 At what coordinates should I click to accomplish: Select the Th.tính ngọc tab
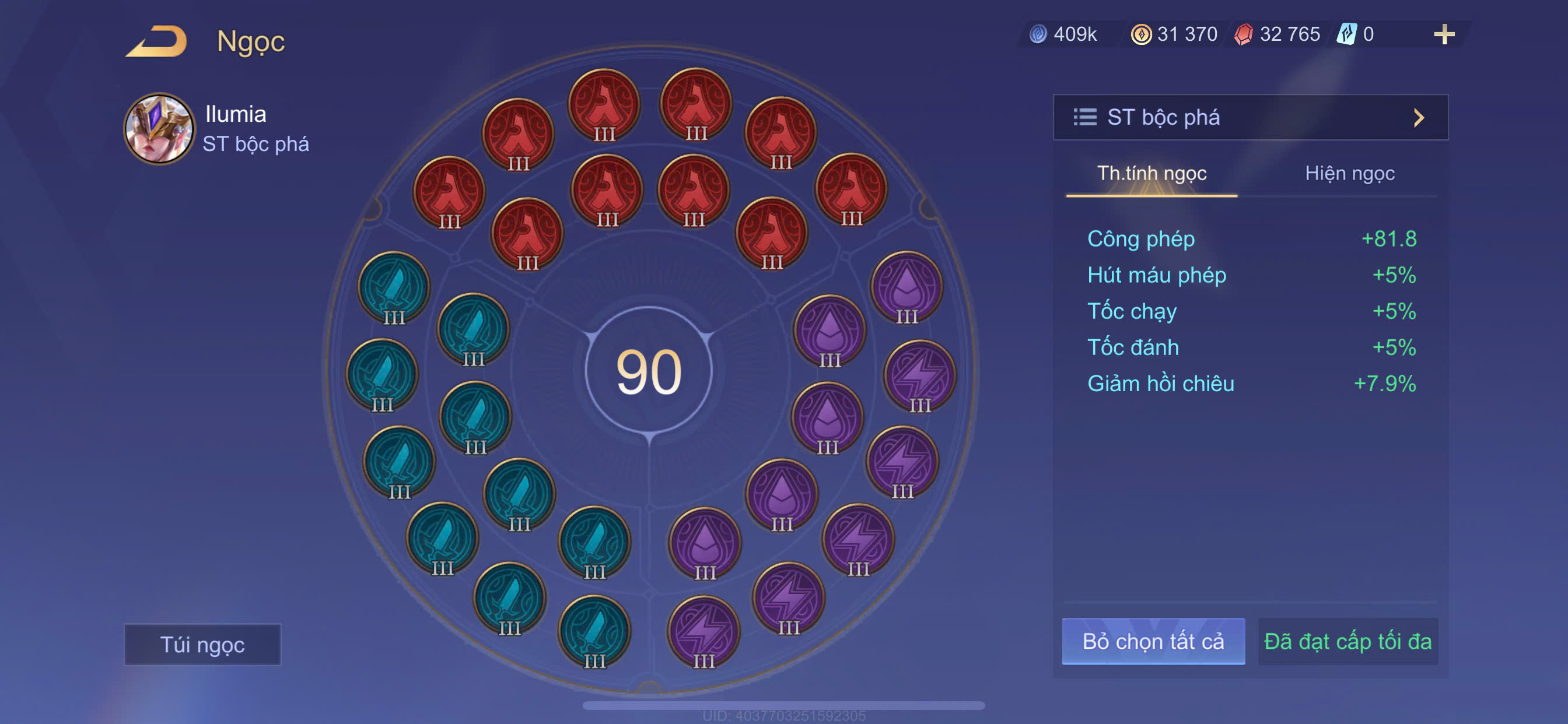point(1151,173)
